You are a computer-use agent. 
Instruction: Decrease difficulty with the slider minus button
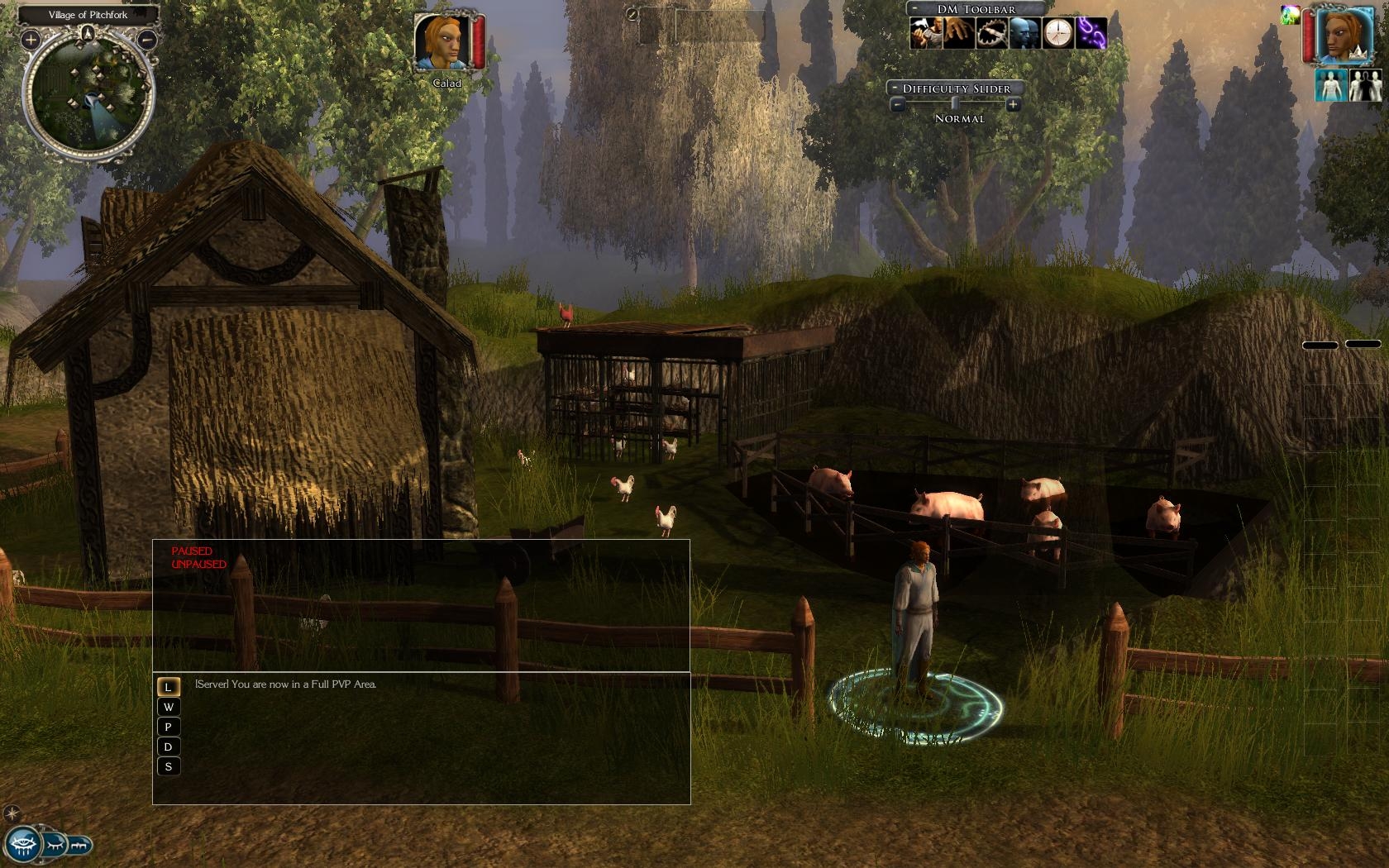coord(897,105)
